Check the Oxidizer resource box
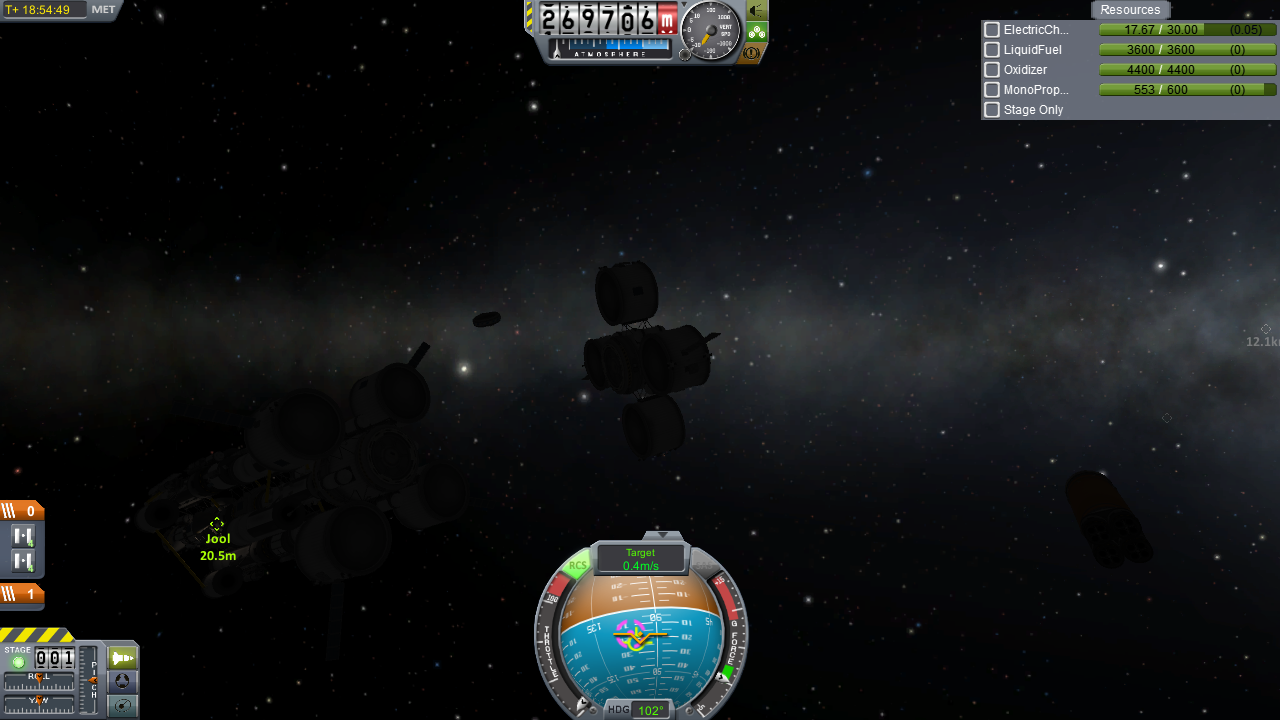Viewport: 1280px width, 720px height. tap(992, 70)
